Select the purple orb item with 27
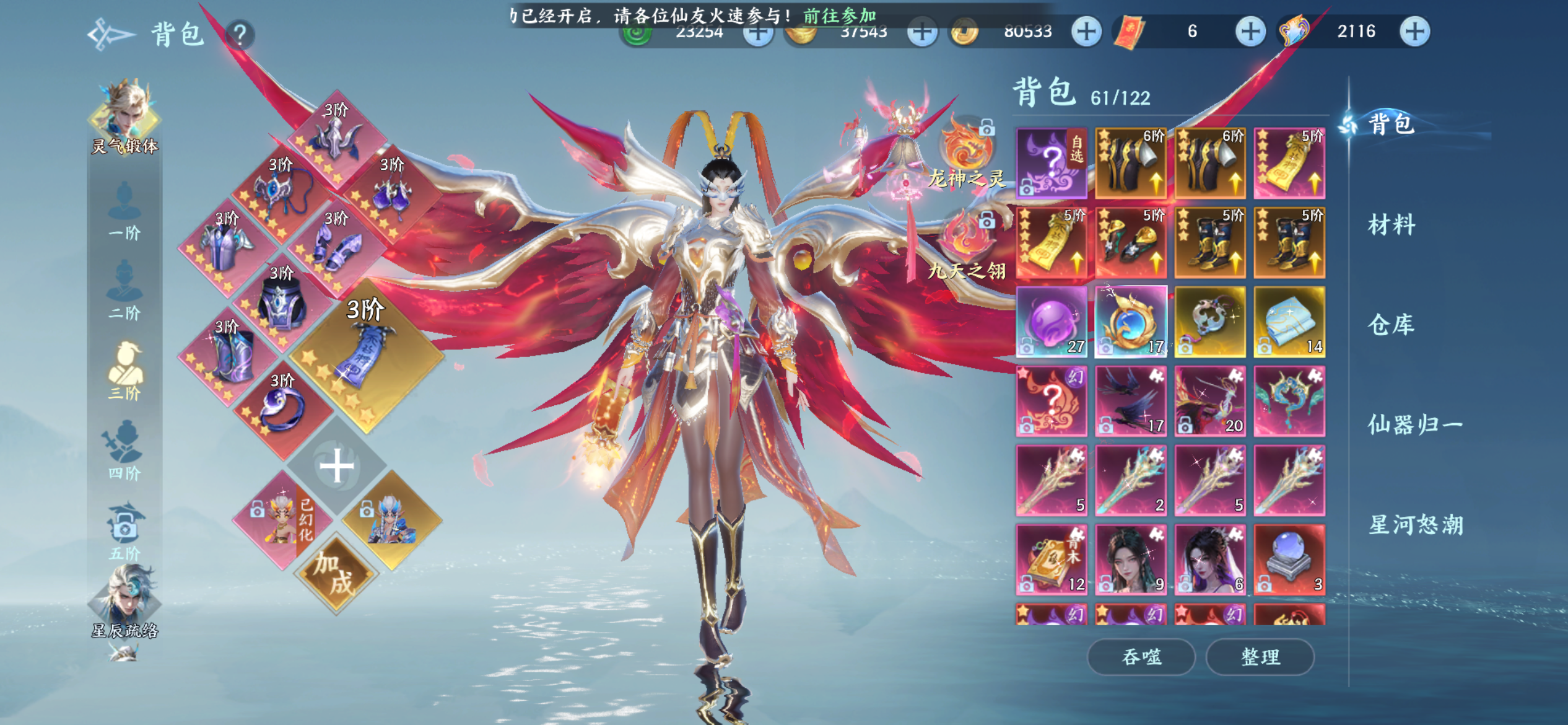The width and height of the screenshot is (1568, 725). [1052, 322]
